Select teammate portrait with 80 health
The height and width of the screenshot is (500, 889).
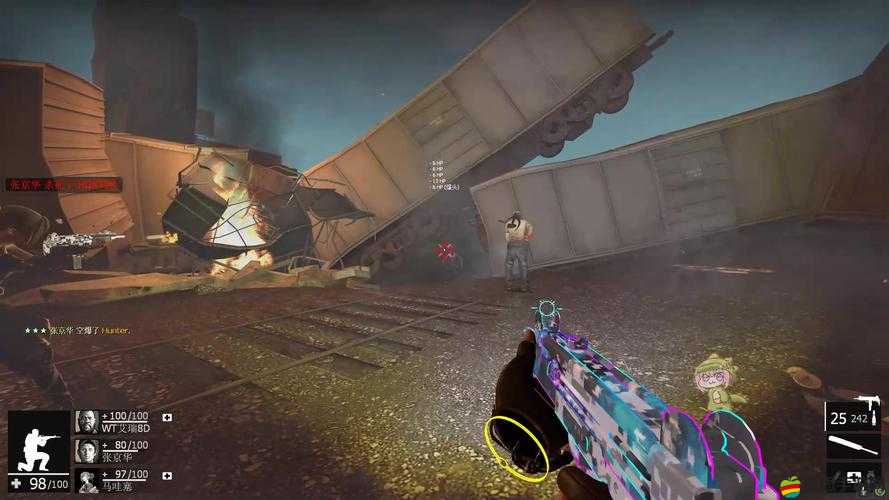tap(87, 450)
